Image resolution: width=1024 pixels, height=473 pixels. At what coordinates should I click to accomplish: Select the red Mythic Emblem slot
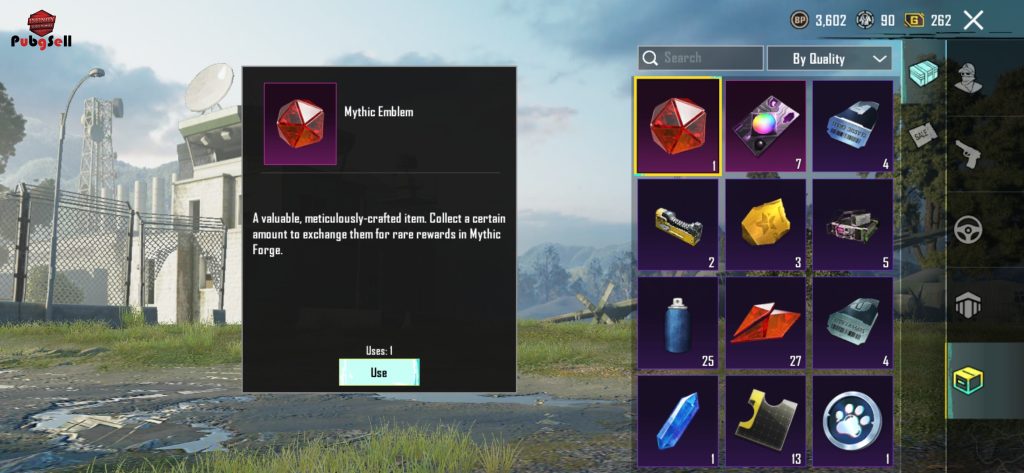[x=678, y=126]
